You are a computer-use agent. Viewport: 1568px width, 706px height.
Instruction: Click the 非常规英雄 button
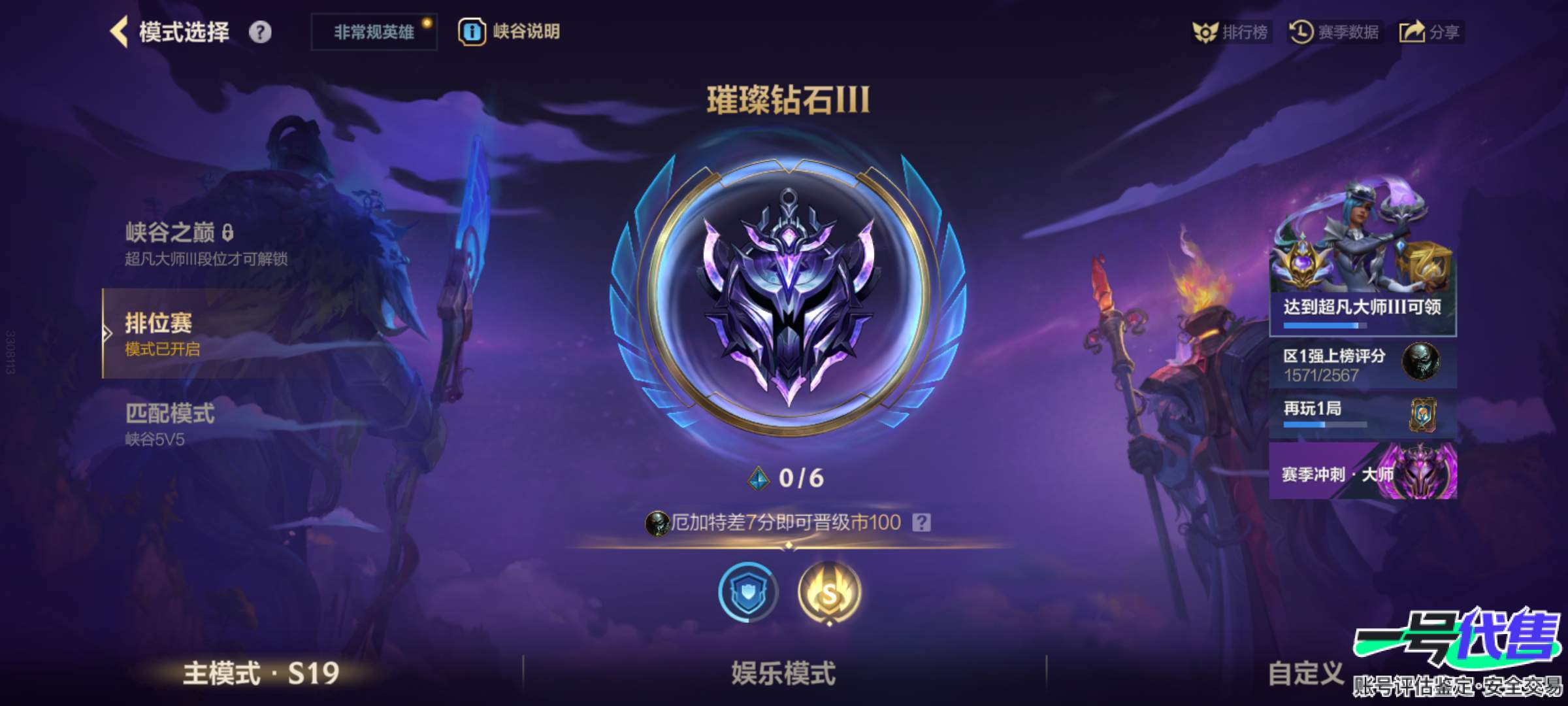click(372, 29)
